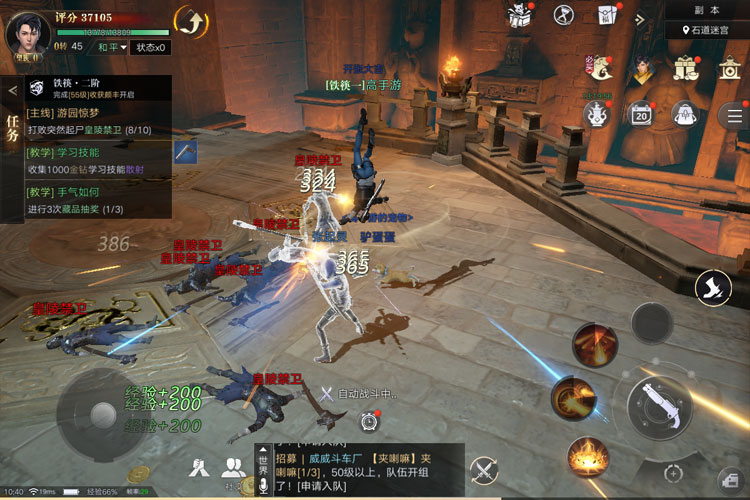The image size is (750, 500).
Task: Click the golden upgrade arrow icon
Action: 191,20
